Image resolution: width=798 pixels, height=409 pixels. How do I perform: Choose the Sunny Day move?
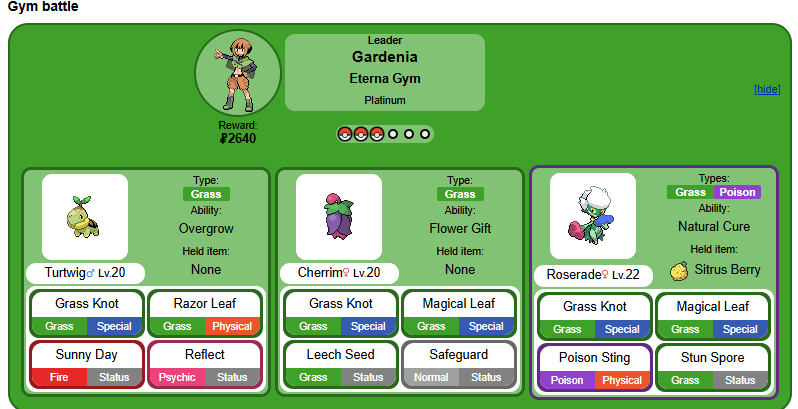pos(87,354)
